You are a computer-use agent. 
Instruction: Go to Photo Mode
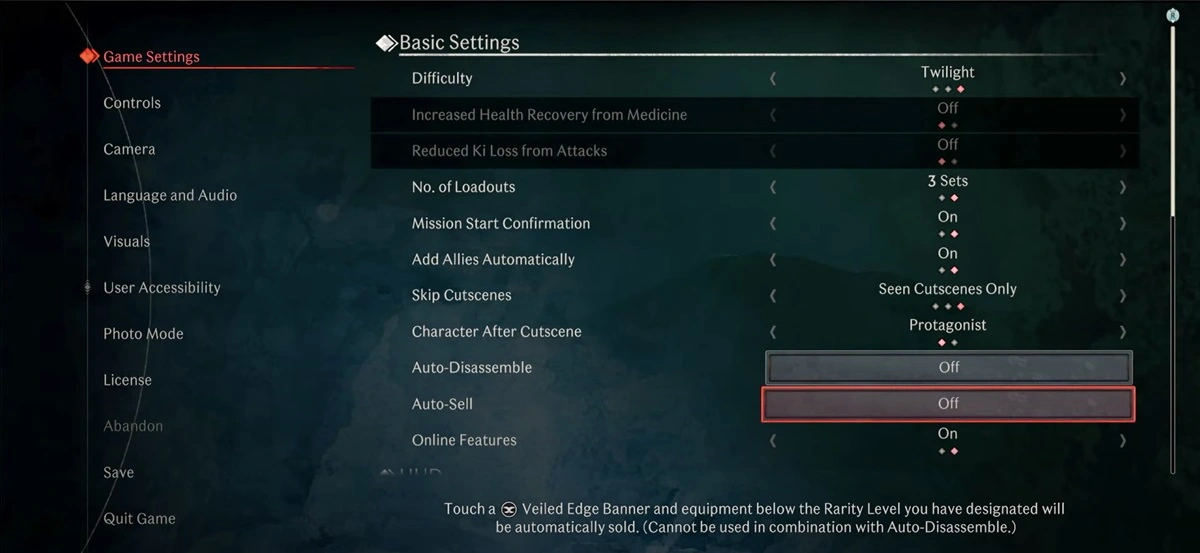143,334
